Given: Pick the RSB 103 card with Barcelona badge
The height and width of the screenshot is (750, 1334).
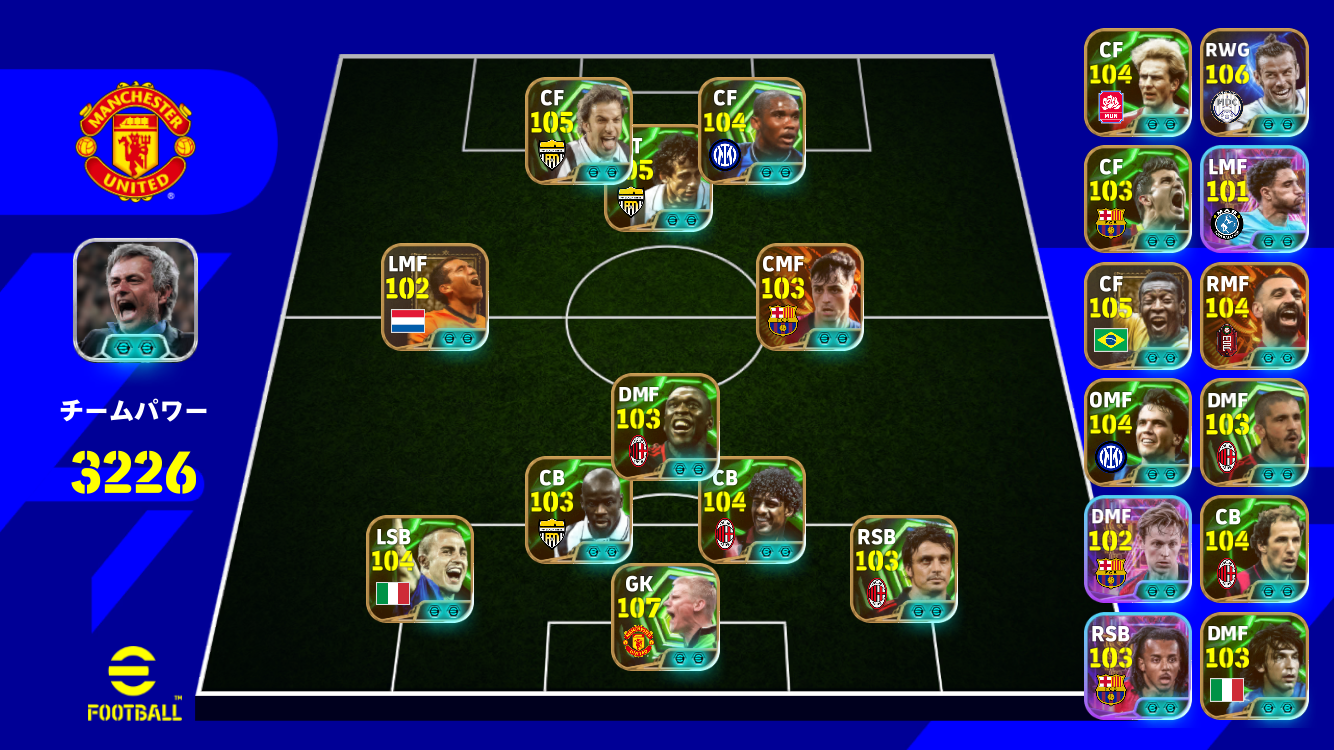Looking at the screenshot, I should coord(1138,666).
